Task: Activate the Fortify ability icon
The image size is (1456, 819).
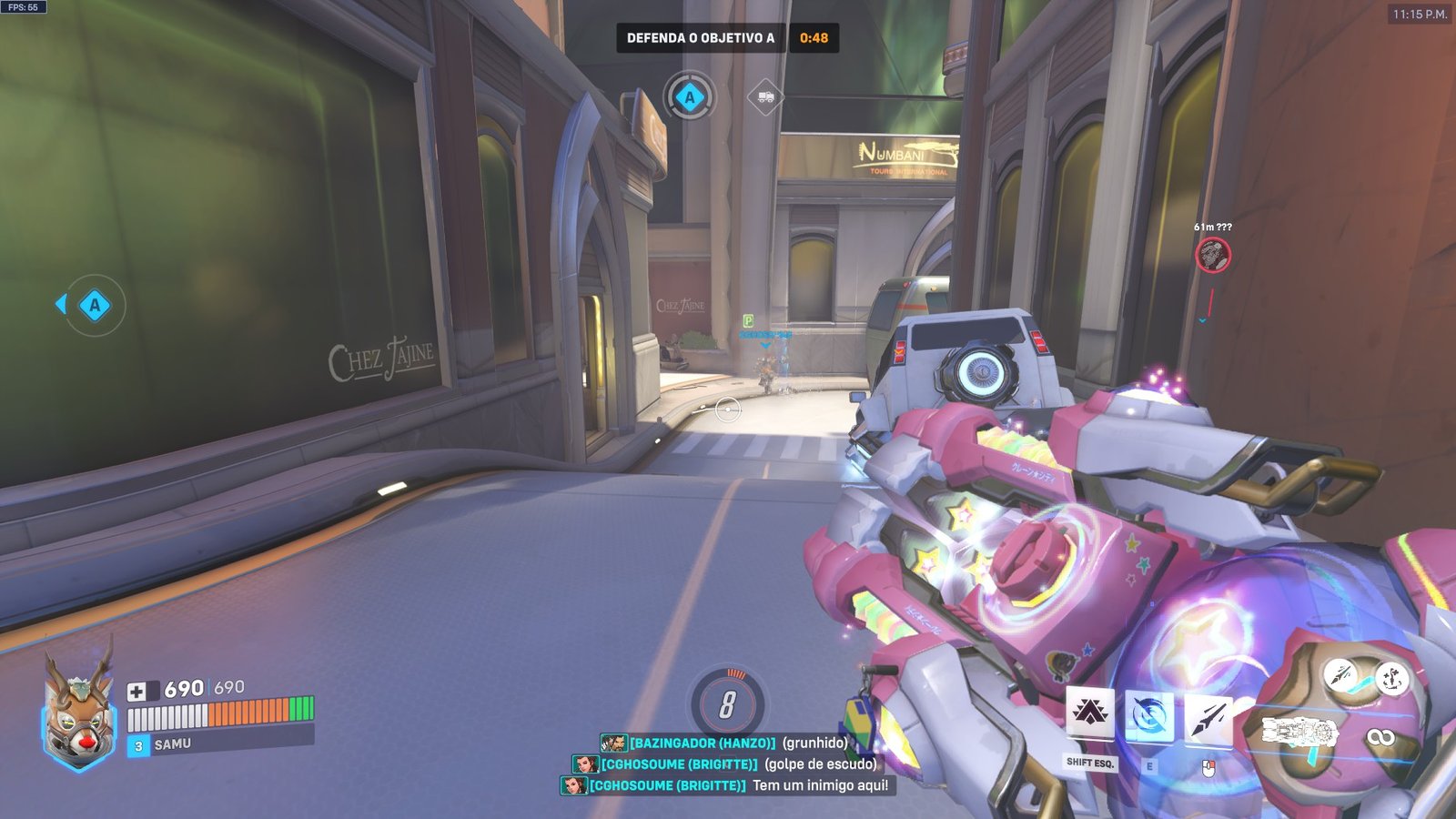Action: [1089, 713]
